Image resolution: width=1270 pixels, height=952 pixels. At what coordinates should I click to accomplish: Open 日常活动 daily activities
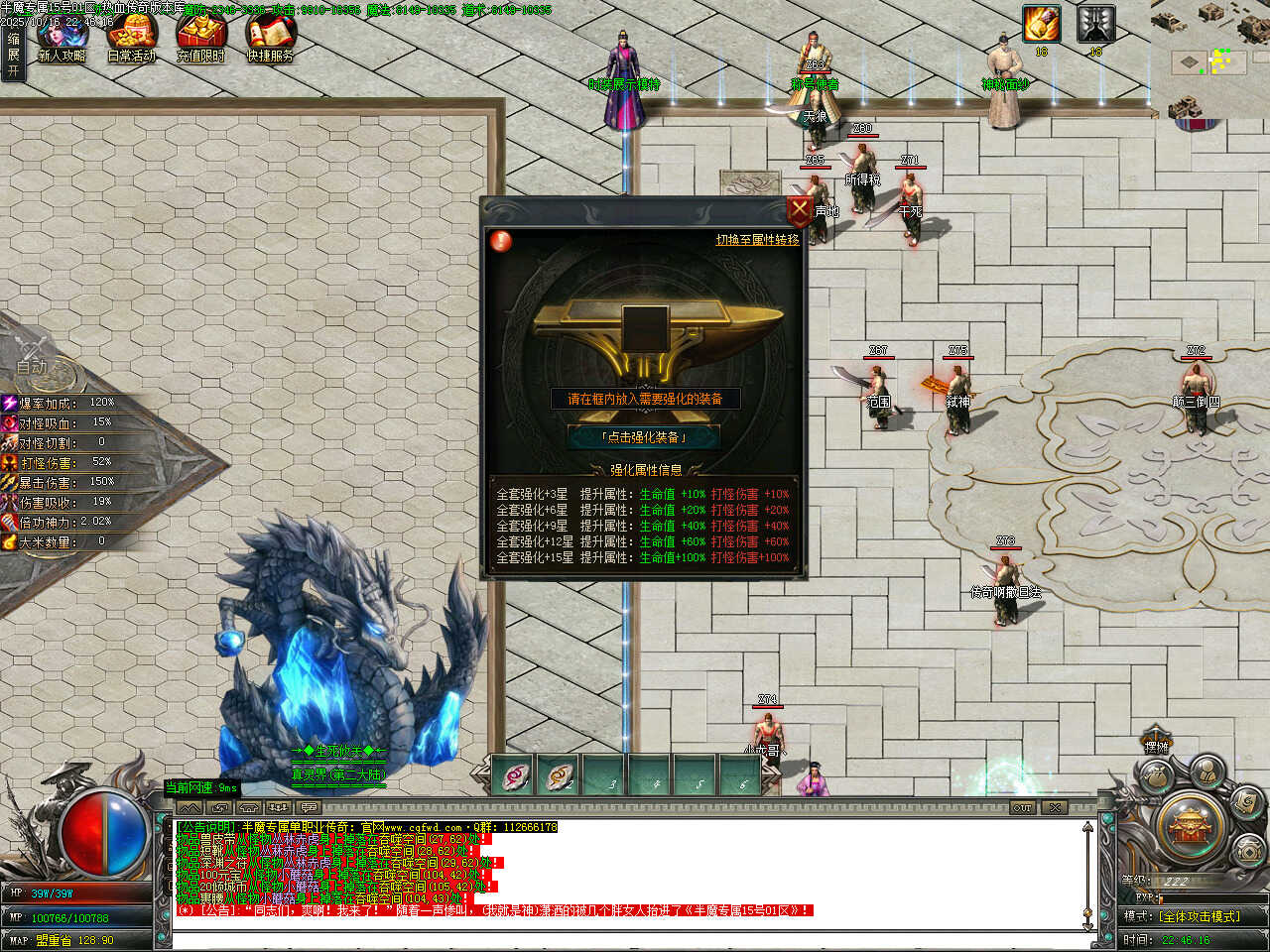(x=131, y=40)
